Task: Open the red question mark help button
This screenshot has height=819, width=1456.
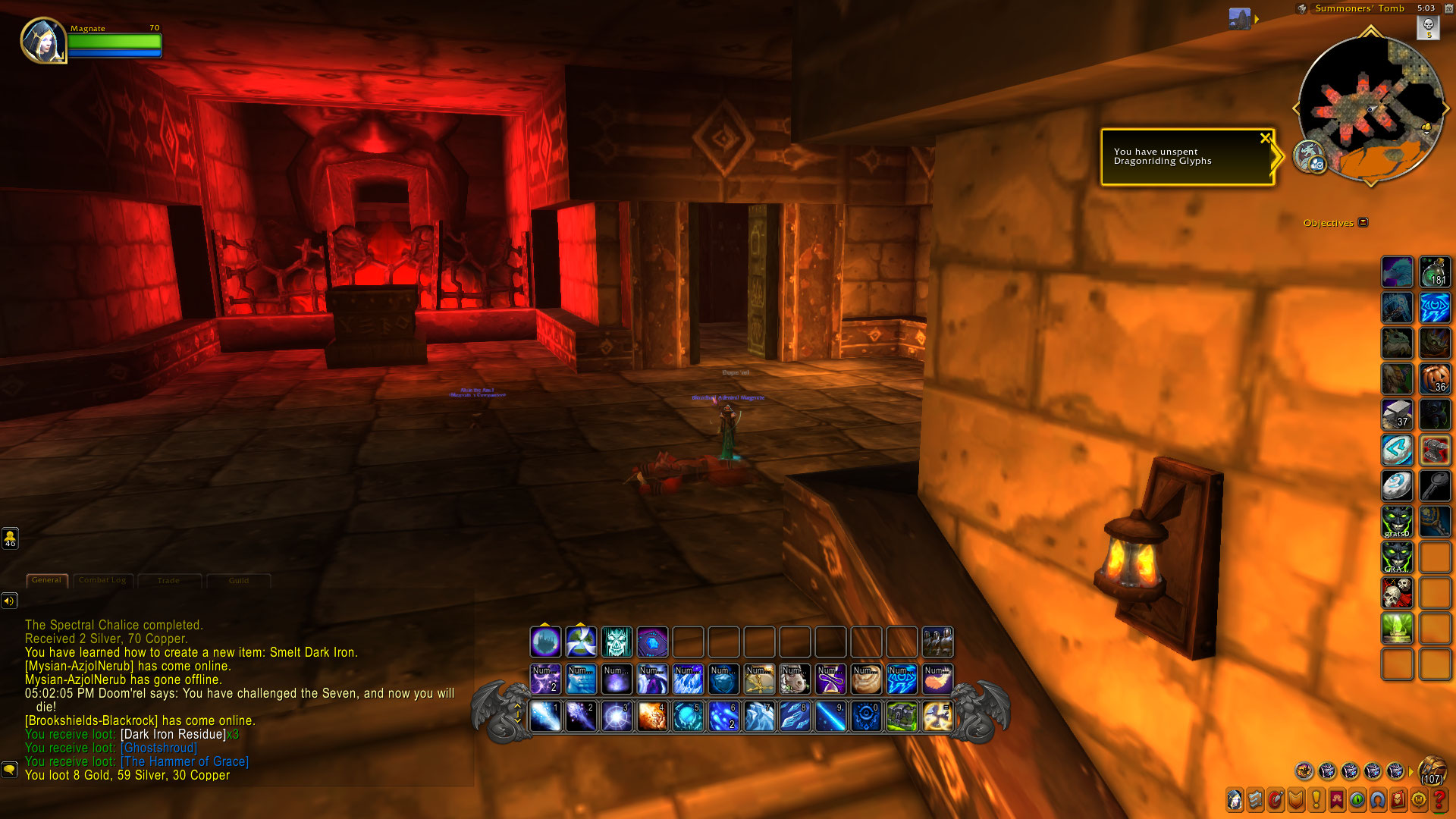Action: click(1439, 800)
